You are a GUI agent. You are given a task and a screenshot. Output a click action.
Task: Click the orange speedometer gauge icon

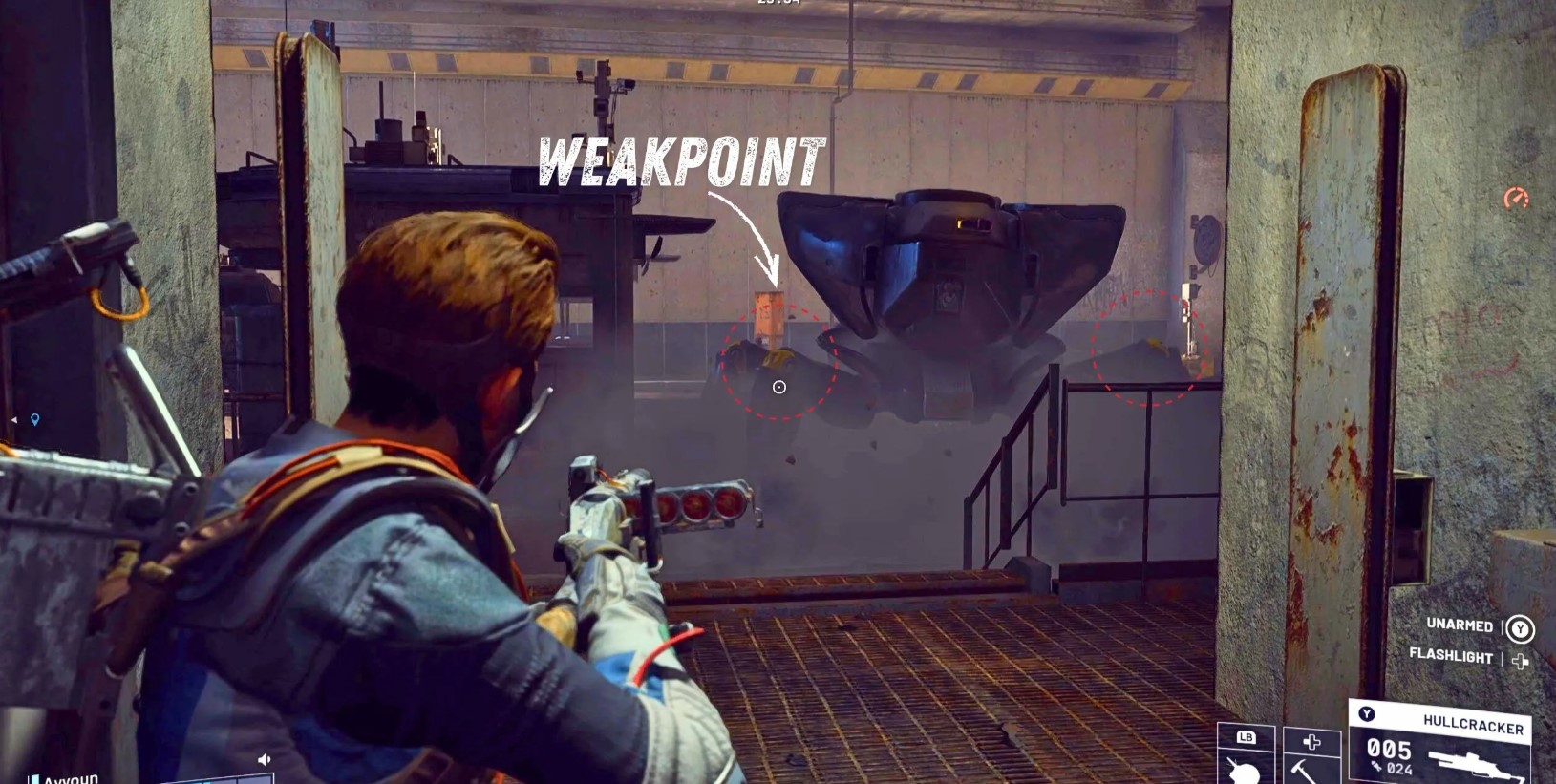[1516, 199]
